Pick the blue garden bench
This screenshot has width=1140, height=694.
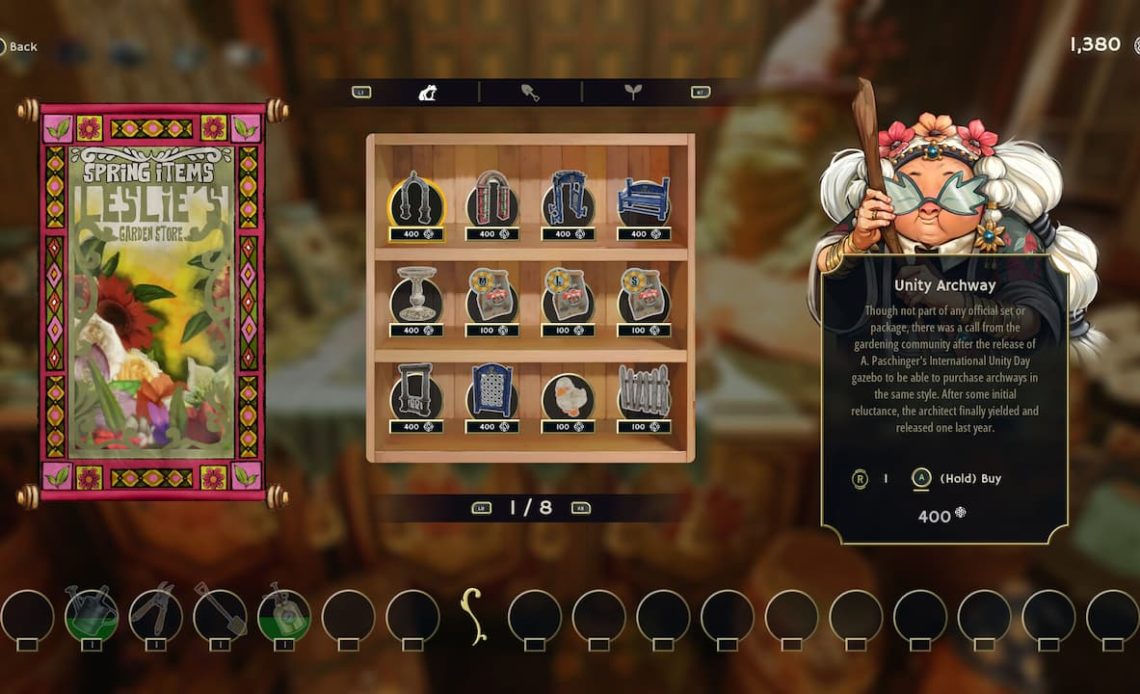click(643, 200)
